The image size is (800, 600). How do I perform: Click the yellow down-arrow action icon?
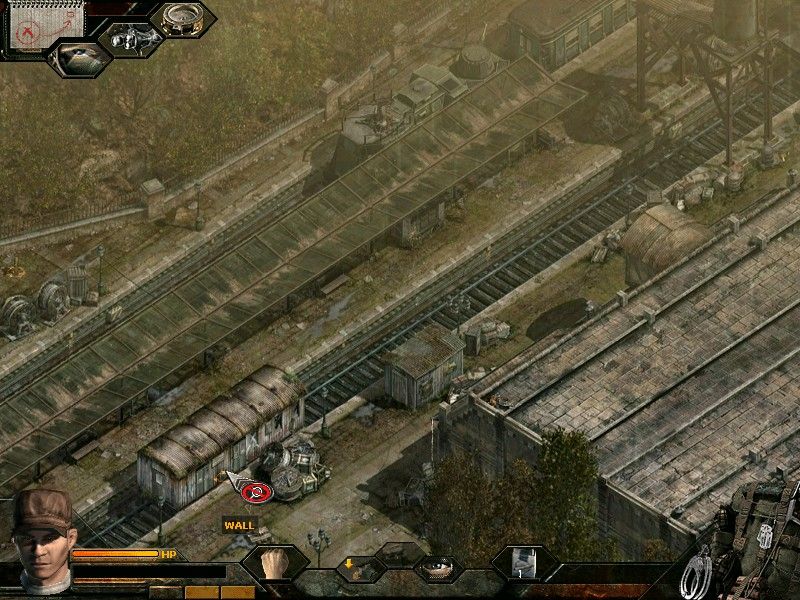(x=360, y=567)
